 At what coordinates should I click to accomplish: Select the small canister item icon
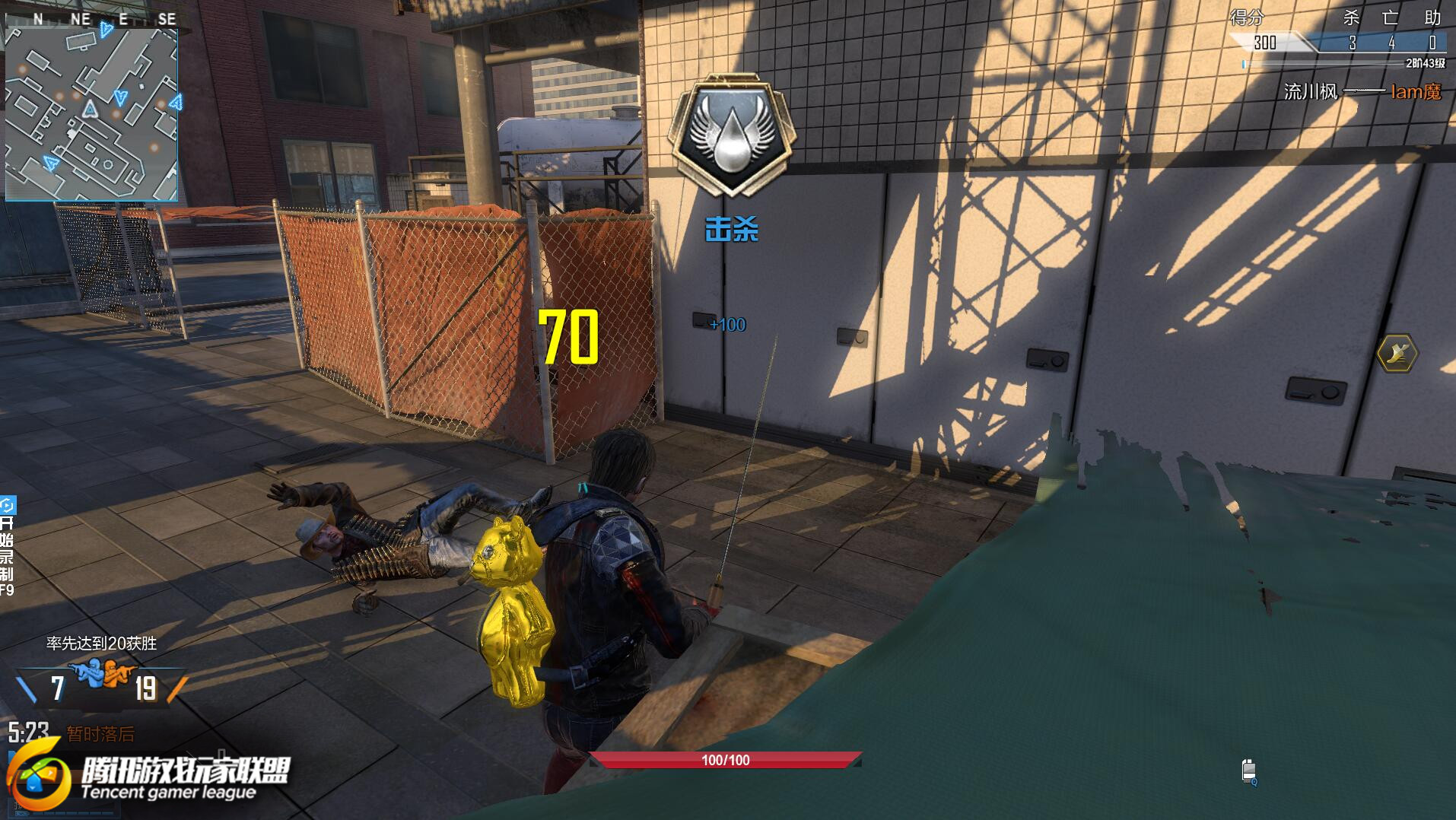tap(1248, 771)
